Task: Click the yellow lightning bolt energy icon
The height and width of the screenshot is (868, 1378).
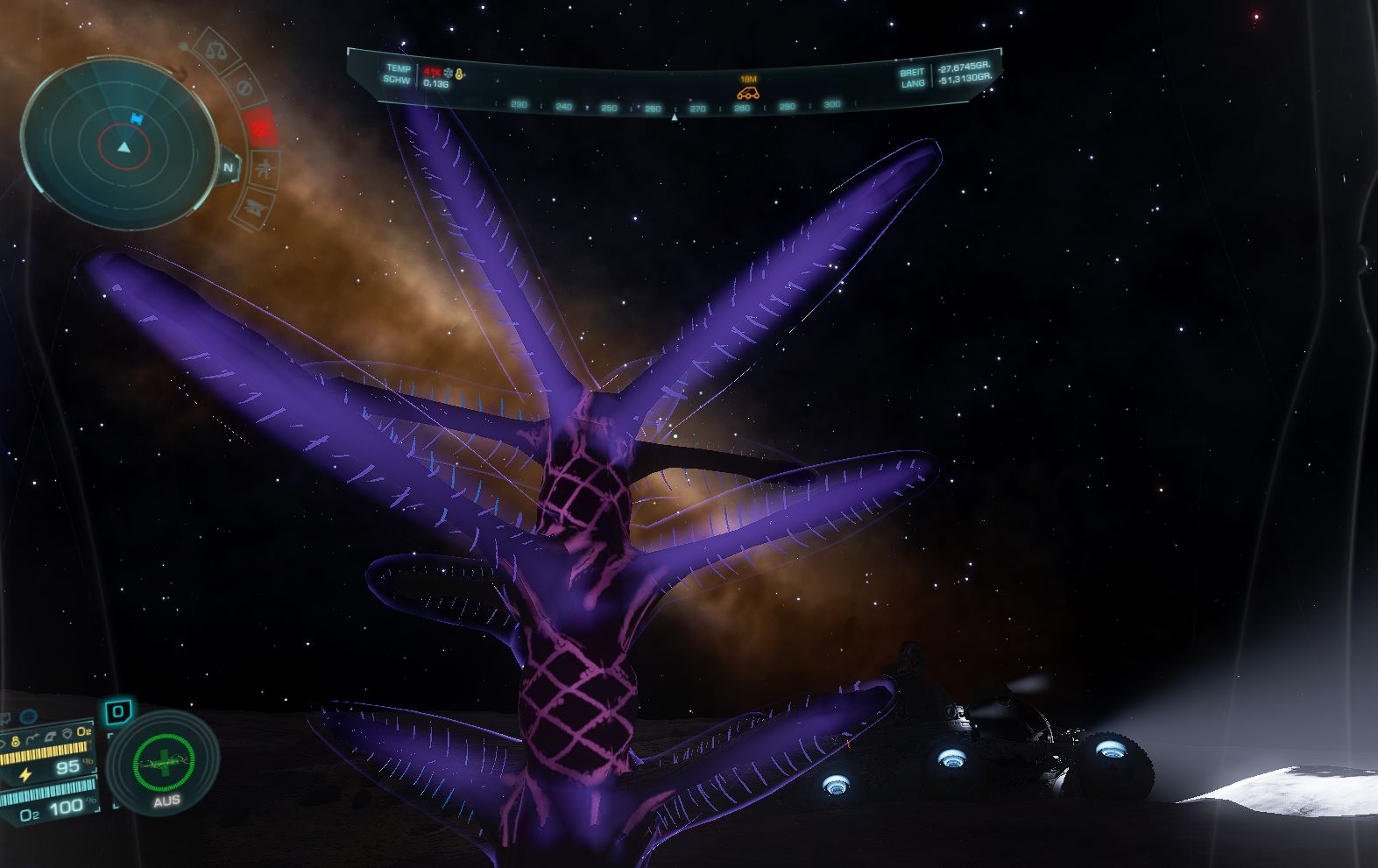Action: [x=25, y=774]
